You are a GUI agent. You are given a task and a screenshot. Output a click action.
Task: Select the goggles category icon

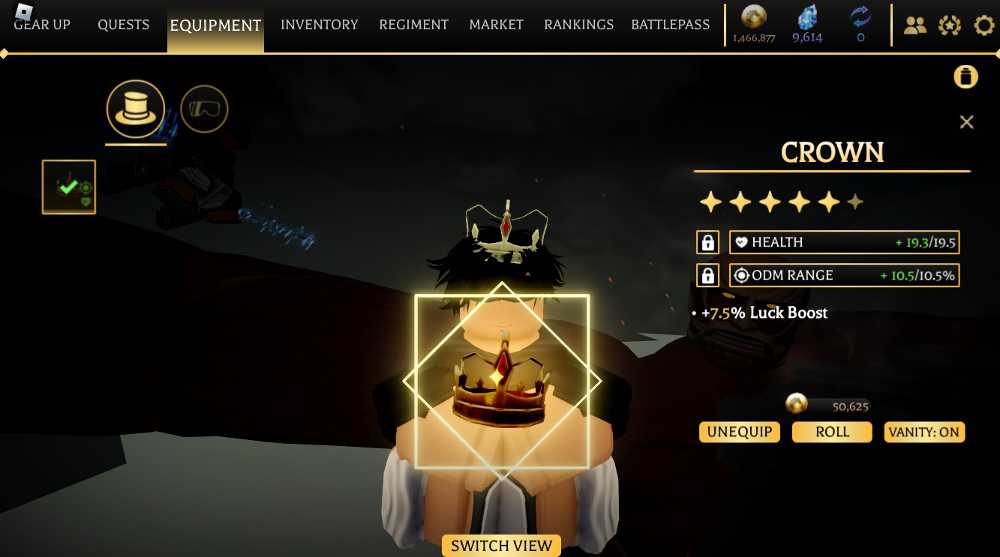tap(204, 109)
